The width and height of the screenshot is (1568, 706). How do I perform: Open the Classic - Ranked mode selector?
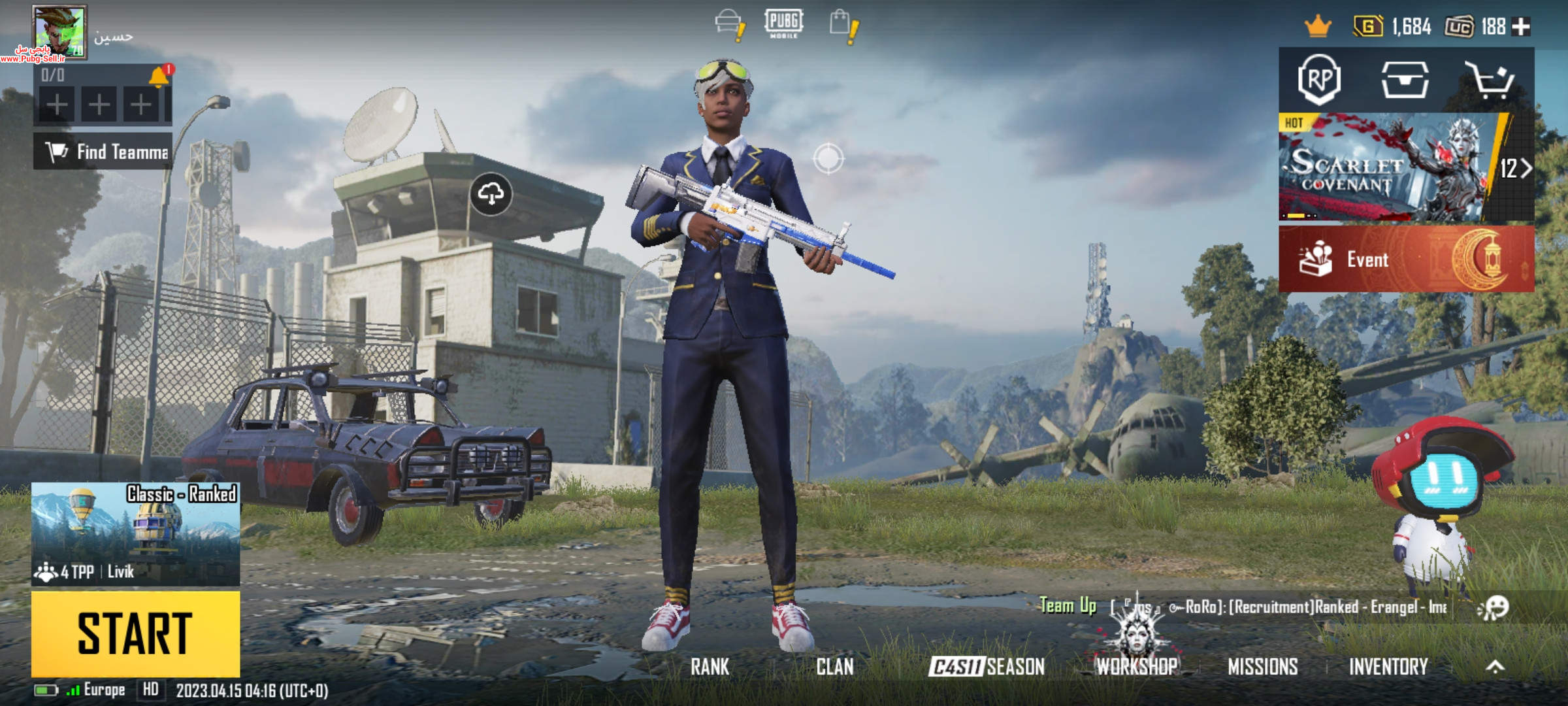(135, 533)
